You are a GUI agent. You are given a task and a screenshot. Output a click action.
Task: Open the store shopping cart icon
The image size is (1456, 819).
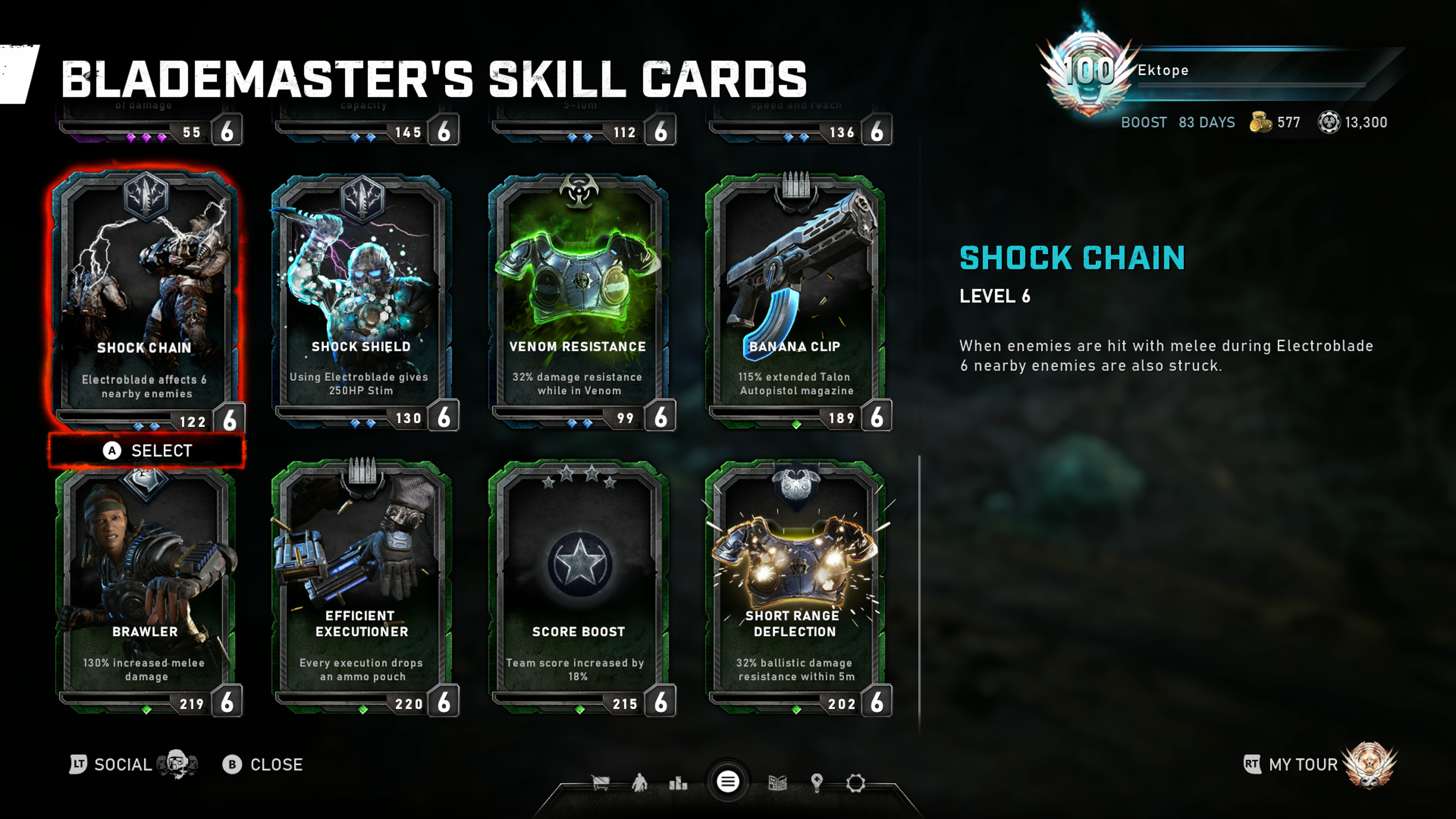click(x=600, y=782)
